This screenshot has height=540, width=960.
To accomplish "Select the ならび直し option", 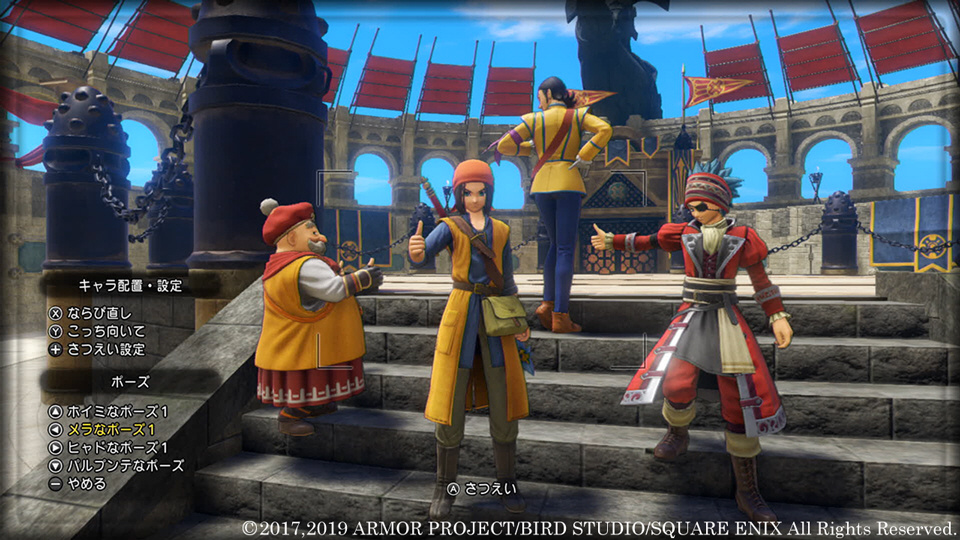I will (97, 313).
